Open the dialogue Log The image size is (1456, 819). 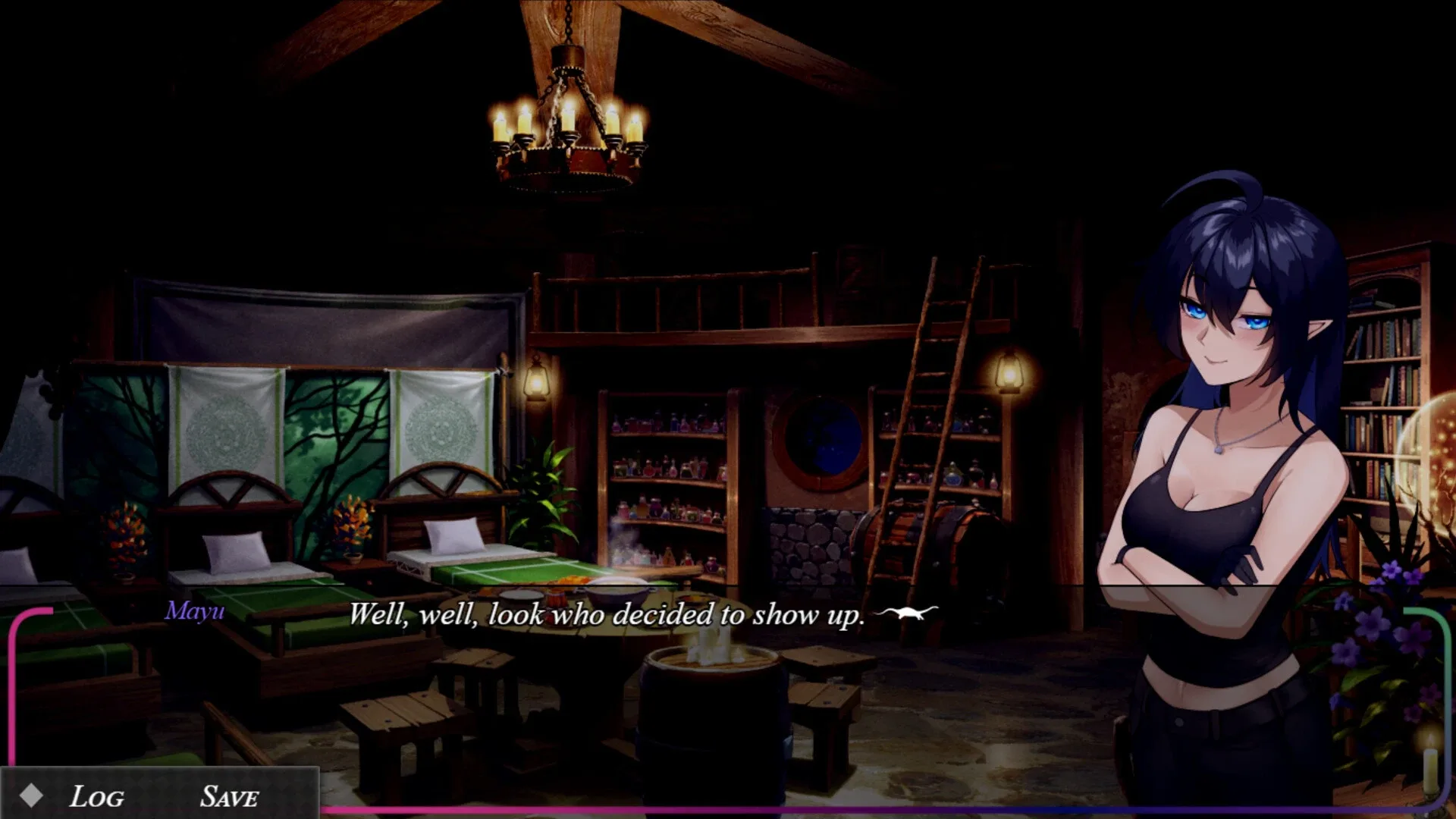[96, 795]
